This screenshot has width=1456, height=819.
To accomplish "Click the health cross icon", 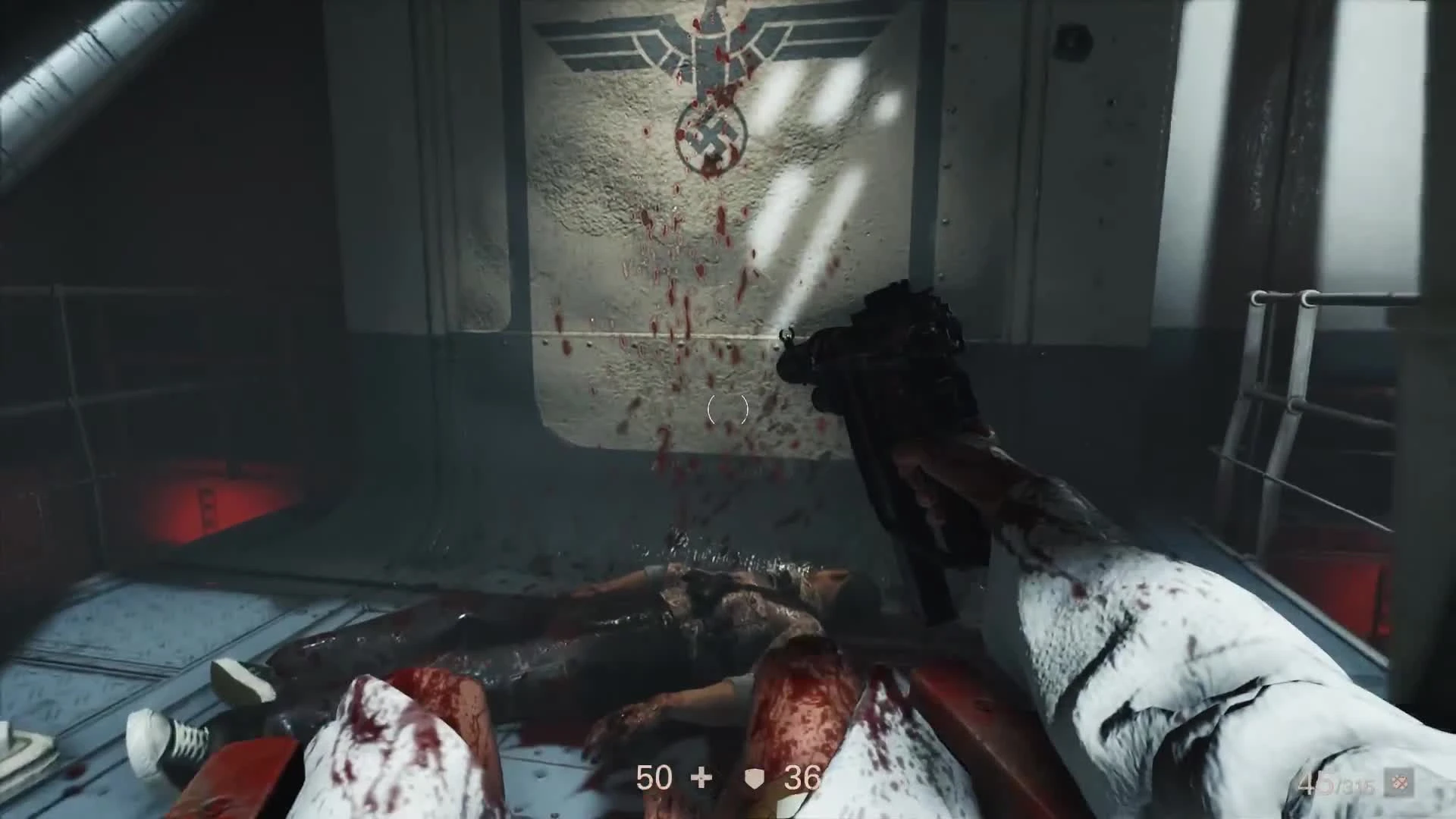I will pos(700,777).
